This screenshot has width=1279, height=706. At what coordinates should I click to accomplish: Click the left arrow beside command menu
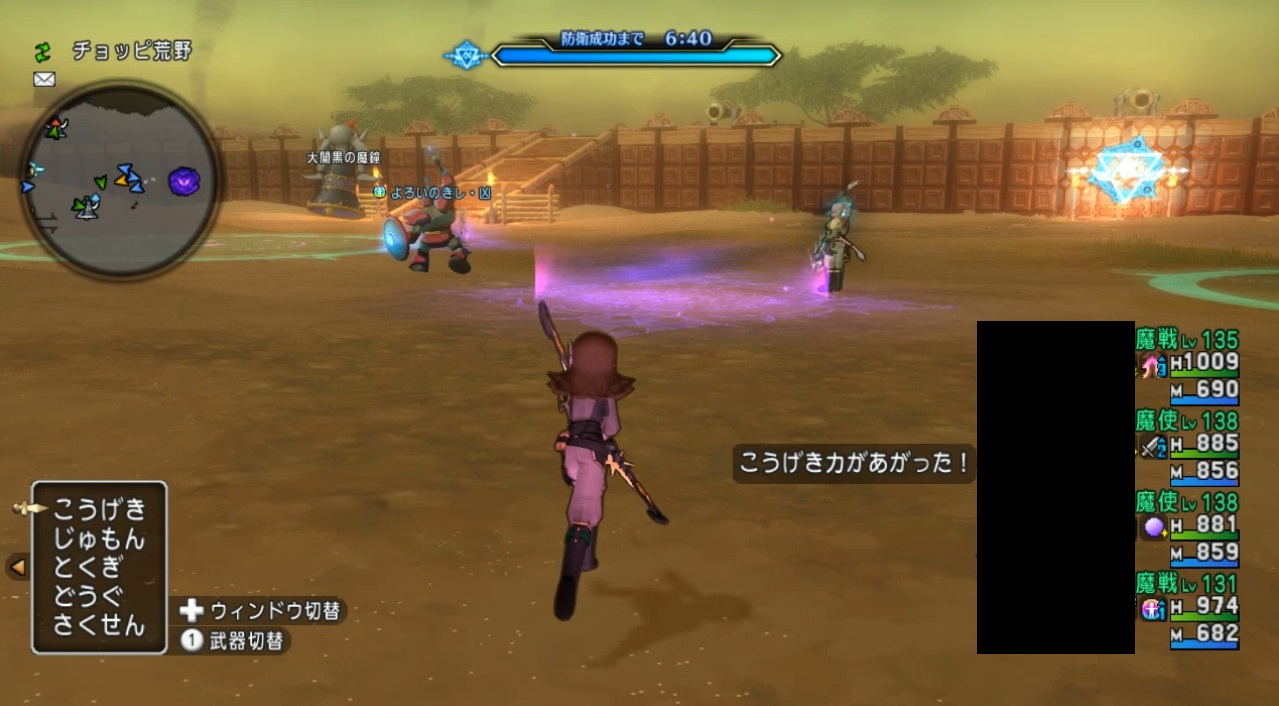click(17, 567)
